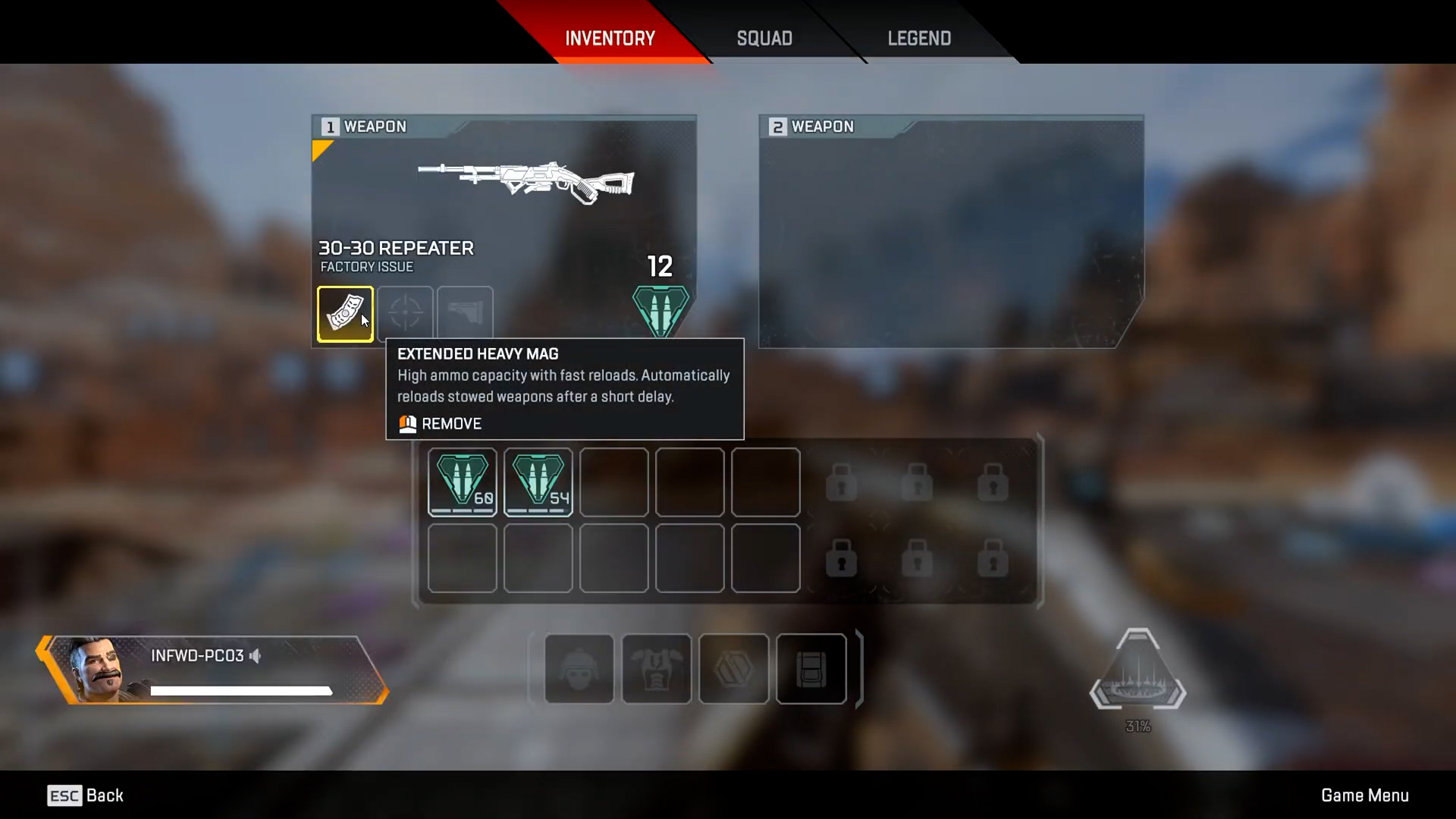
Task: Select the 30-30 Repeater weapon image
Action: coord(526,182)
